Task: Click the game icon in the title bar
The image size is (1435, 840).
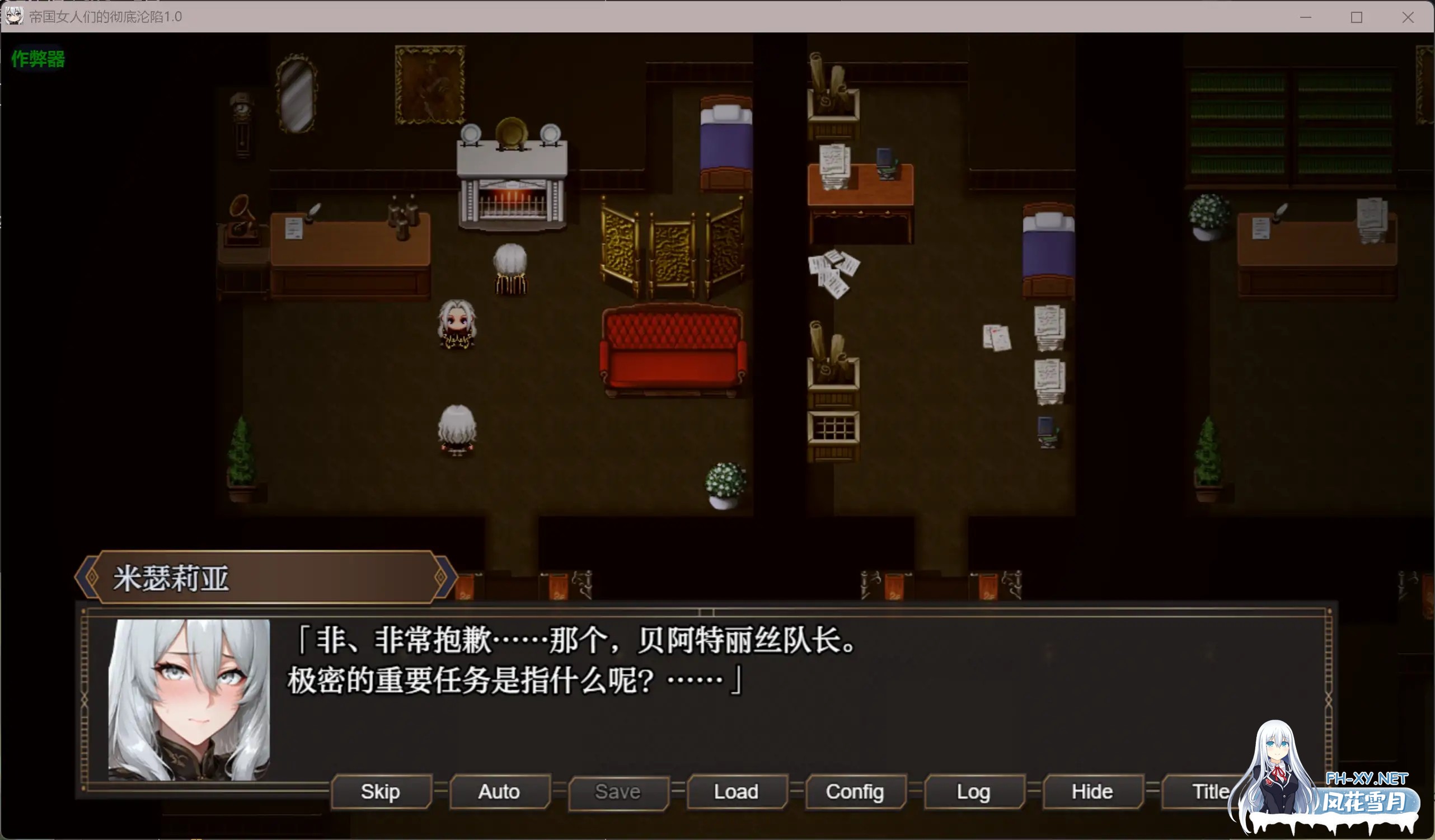Action: pos(13,17)
